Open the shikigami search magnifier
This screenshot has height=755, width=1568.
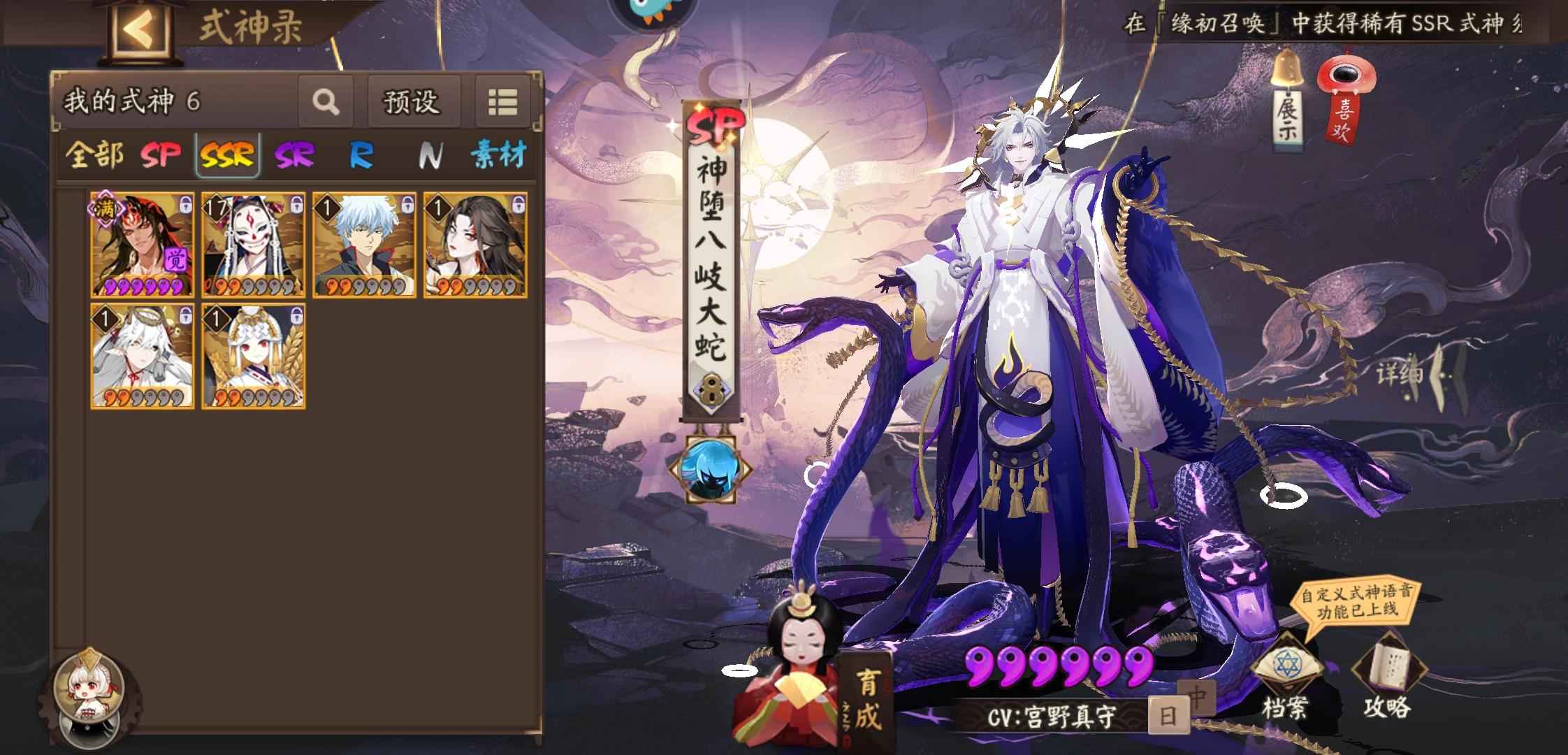(x=325, y=102)
